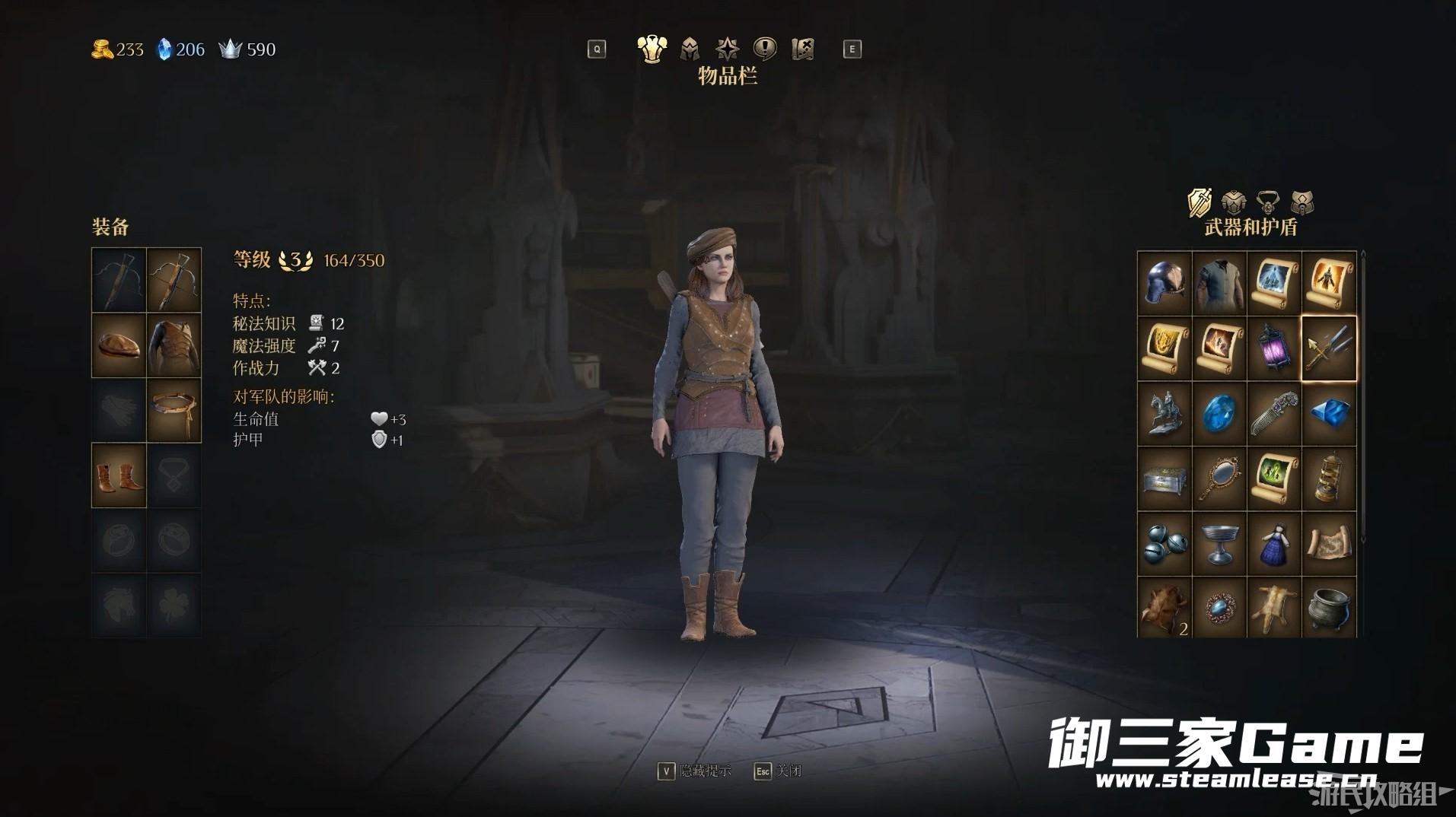Click the horse rider statue item
The width and height of the screenshot is (1456, 817).
coord(1164,414)
